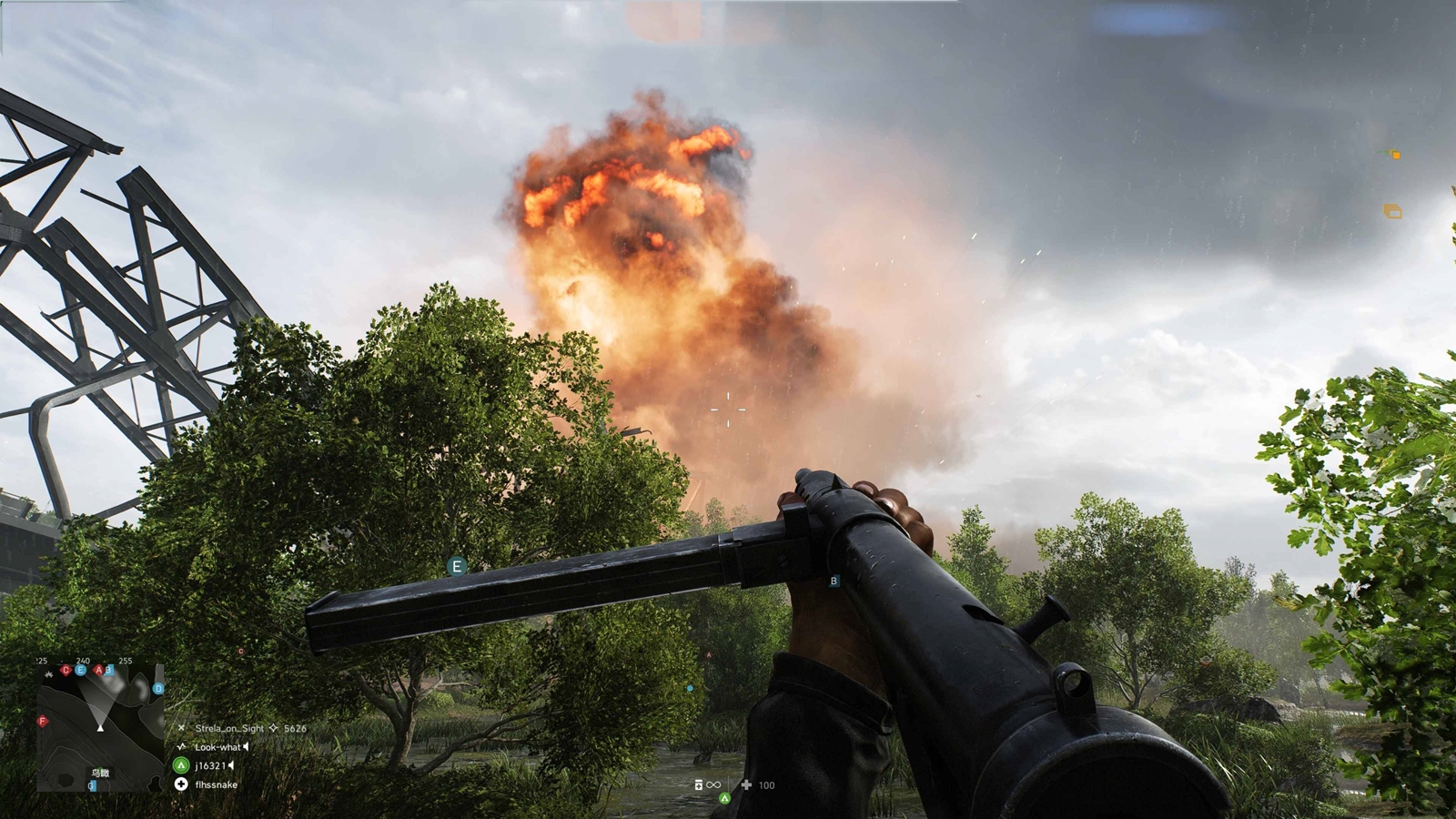This screenshot has width=1456, height=819.
Task: Select the red F objective on the minimap
Action: (42, 722)
